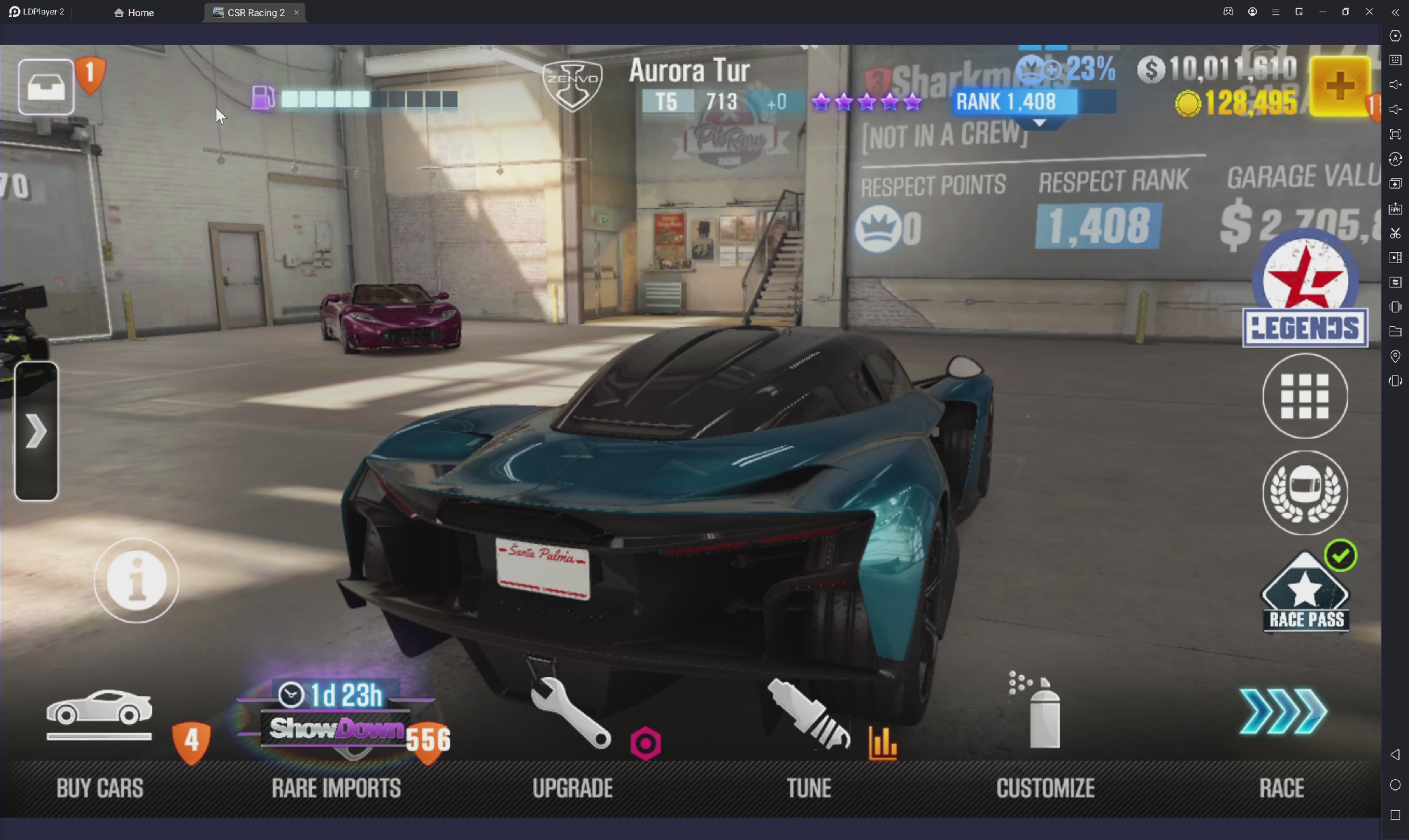Close the CSR Racing 2 tab
1409x840 pixels.
[296, 12]
